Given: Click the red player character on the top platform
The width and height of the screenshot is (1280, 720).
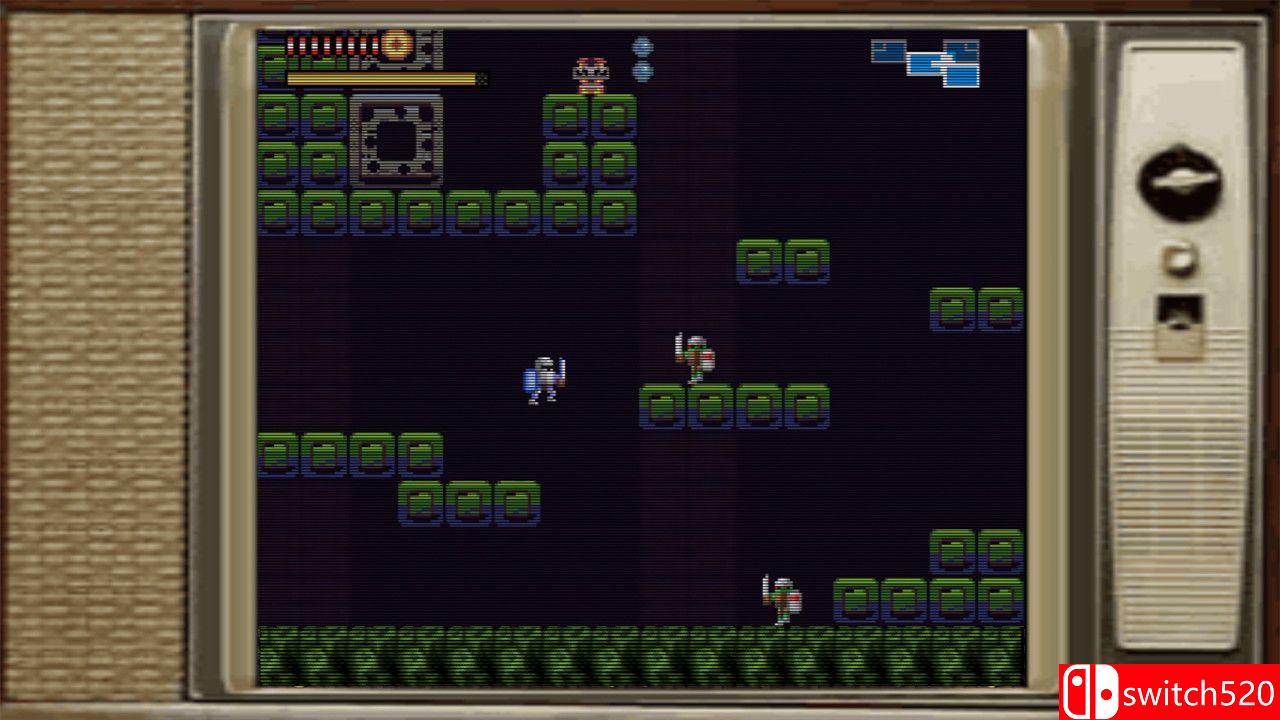Looking at the screenshot, I should tap(590, 72).
